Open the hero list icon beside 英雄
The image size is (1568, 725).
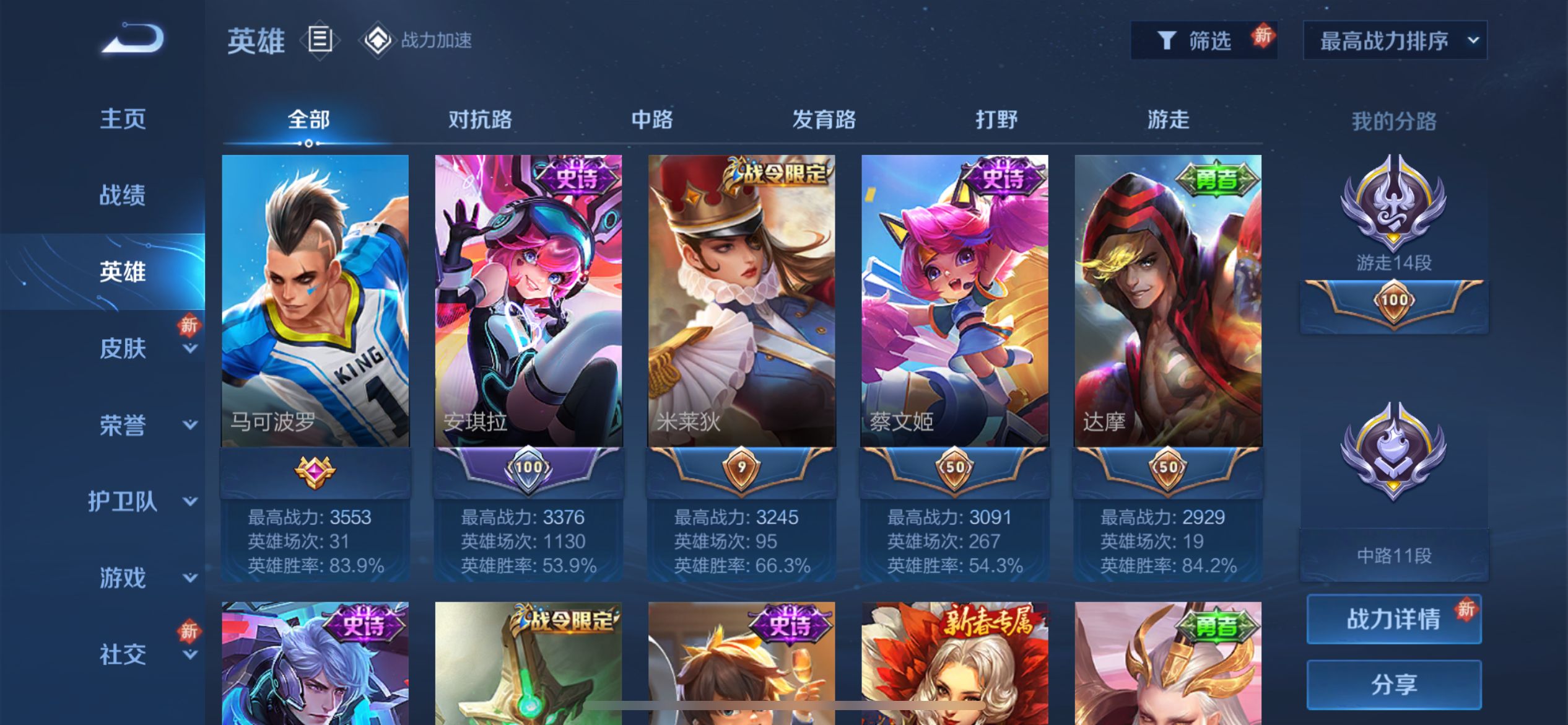[320, 40]
